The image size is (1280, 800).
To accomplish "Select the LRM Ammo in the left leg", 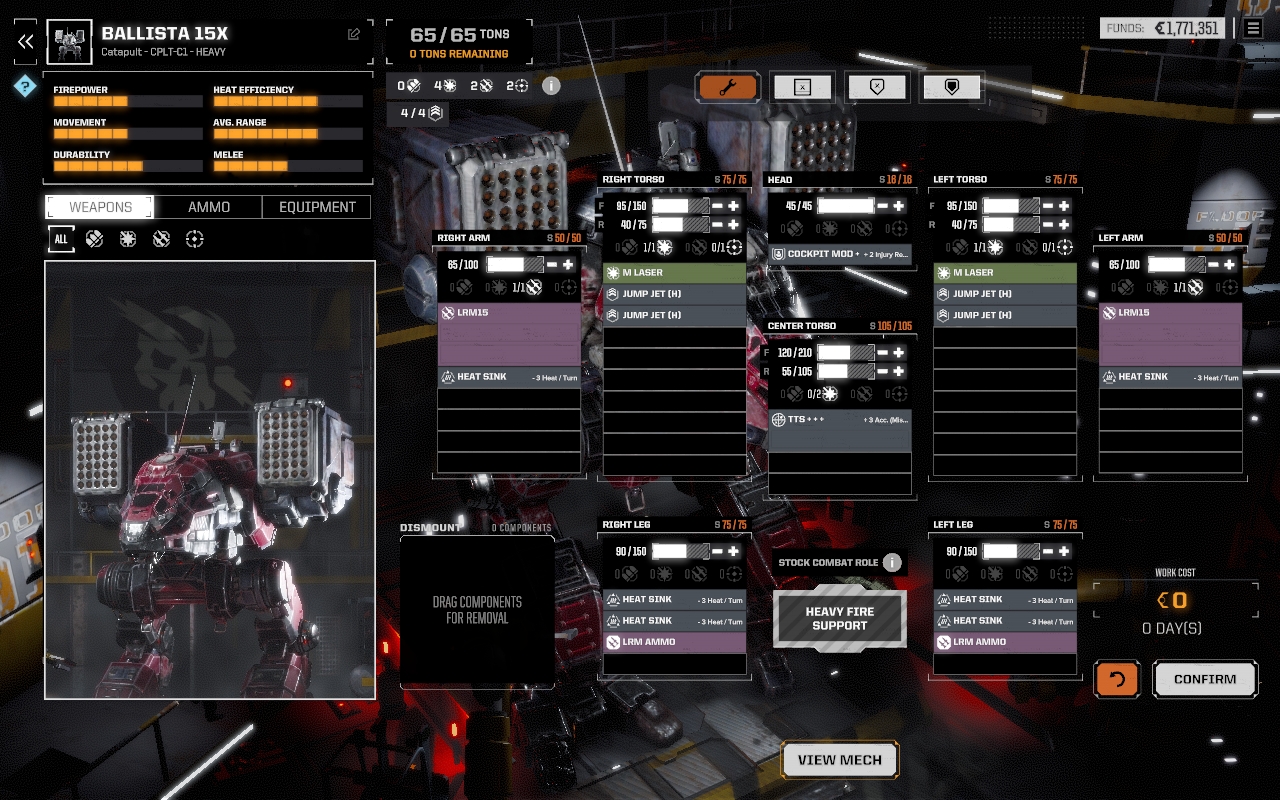I will pyautogui.click(x=1005, y=642).
